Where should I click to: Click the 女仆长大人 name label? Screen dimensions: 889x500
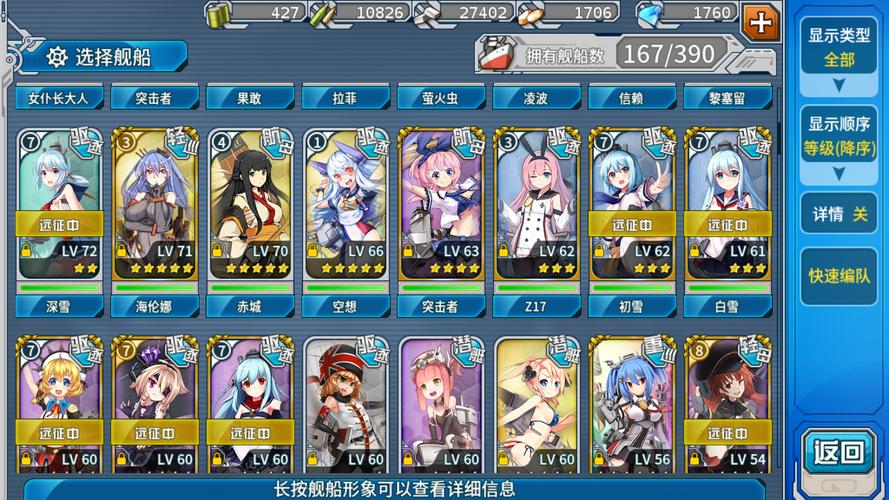[59, 98]
